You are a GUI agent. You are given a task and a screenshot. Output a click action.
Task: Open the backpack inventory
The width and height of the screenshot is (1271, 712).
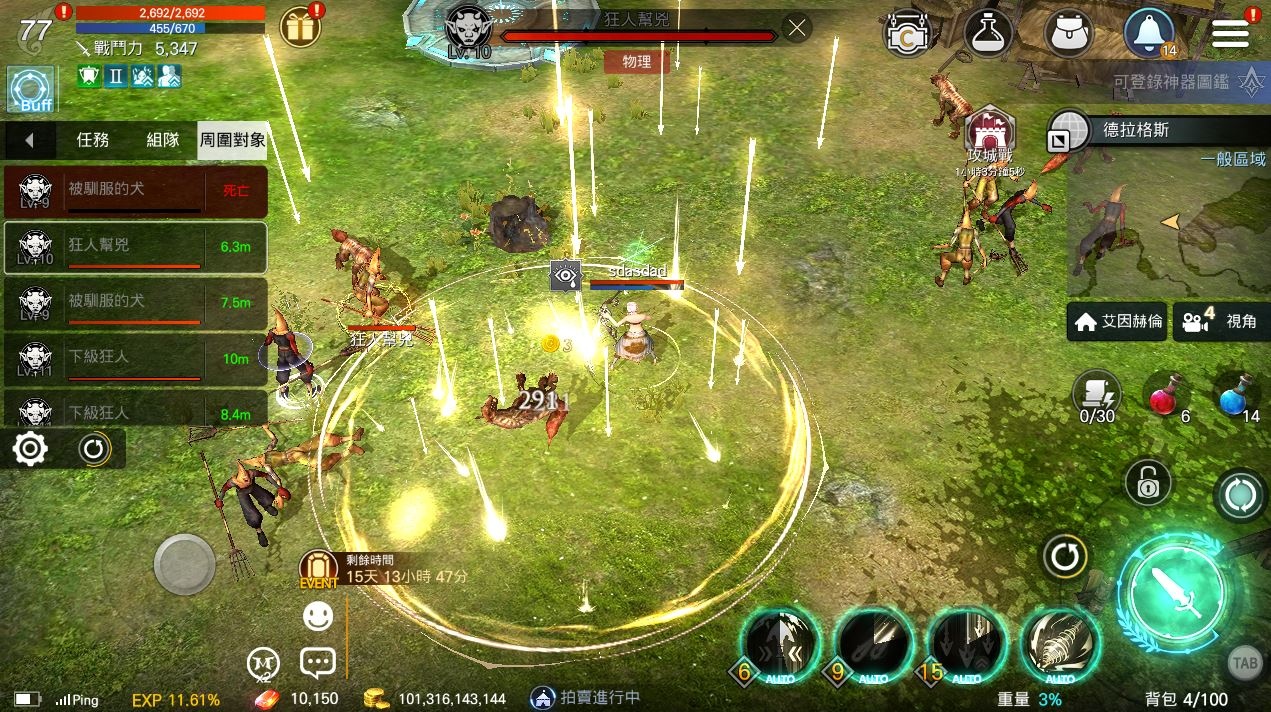[x=1068, y=33]
